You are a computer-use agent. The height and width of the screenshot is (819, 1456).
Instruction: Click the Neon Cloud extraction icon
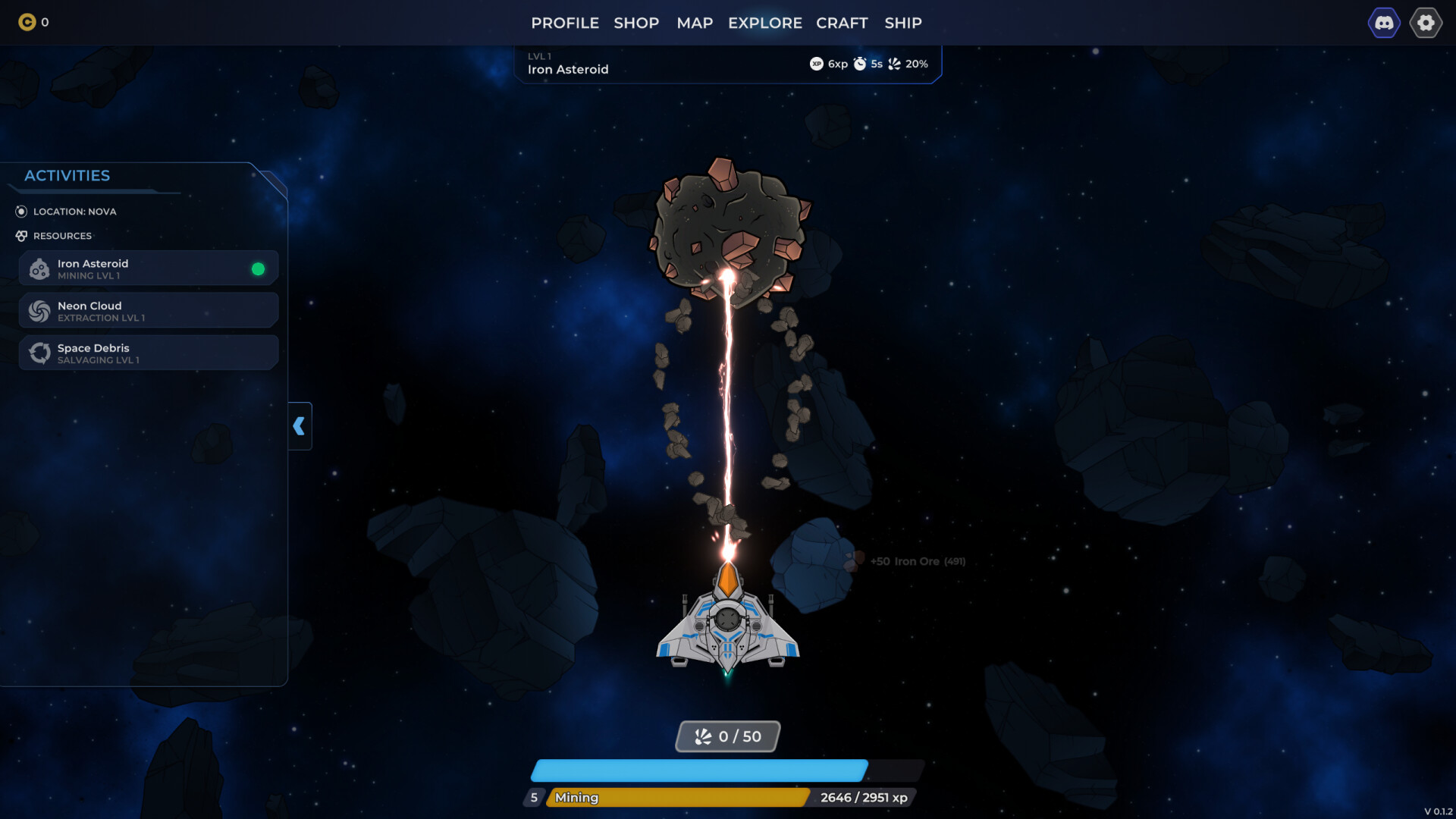(x=39, y=310)
